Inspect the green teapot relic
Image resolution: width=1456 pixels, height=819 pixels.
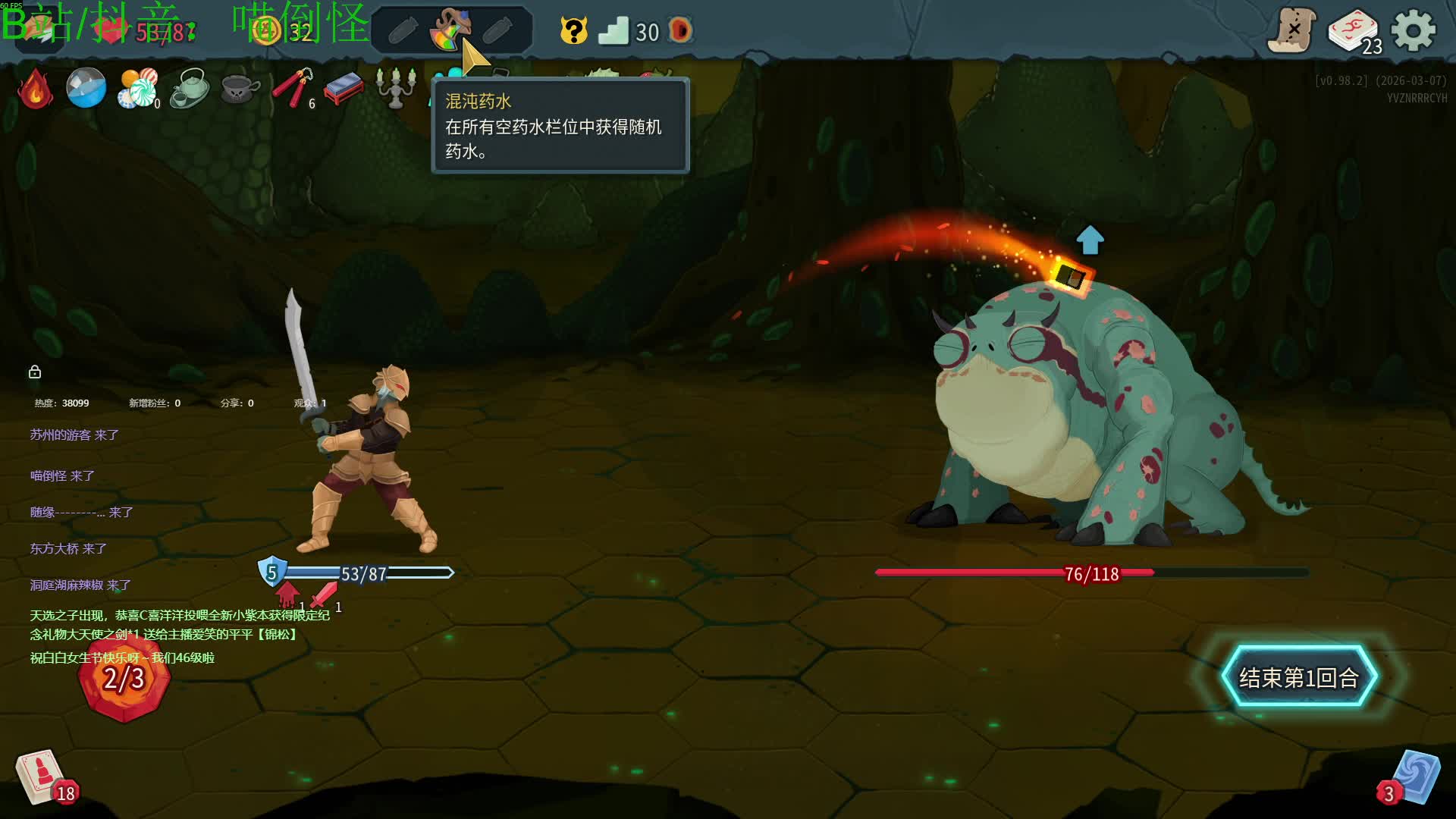point(189,89)
